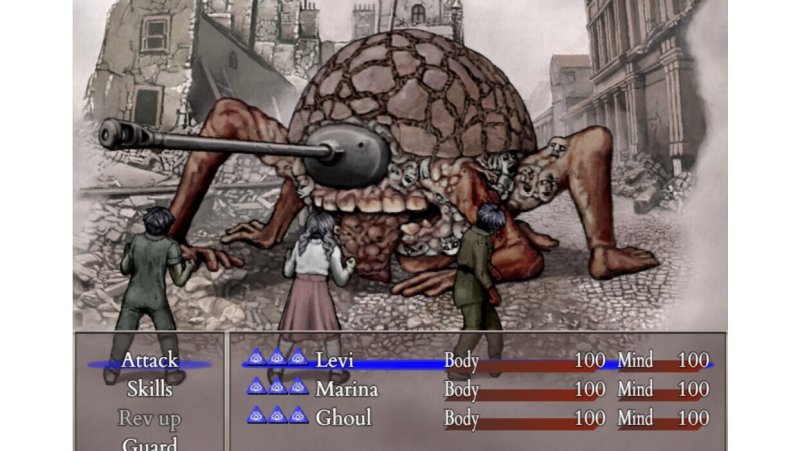Image resolution: width=800 pixels, height=451 pixels.
Task: Open the Skills command menu
Action: (x=149, y=389)
